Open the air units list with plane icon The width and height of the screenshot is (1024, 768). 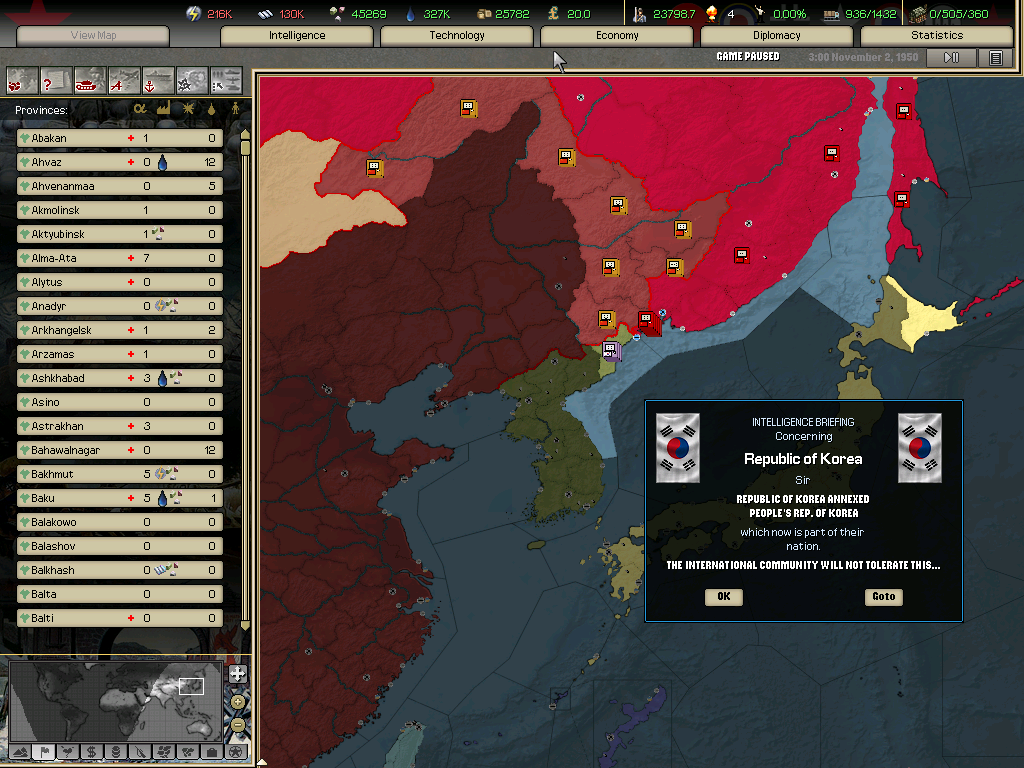point(124,79)
